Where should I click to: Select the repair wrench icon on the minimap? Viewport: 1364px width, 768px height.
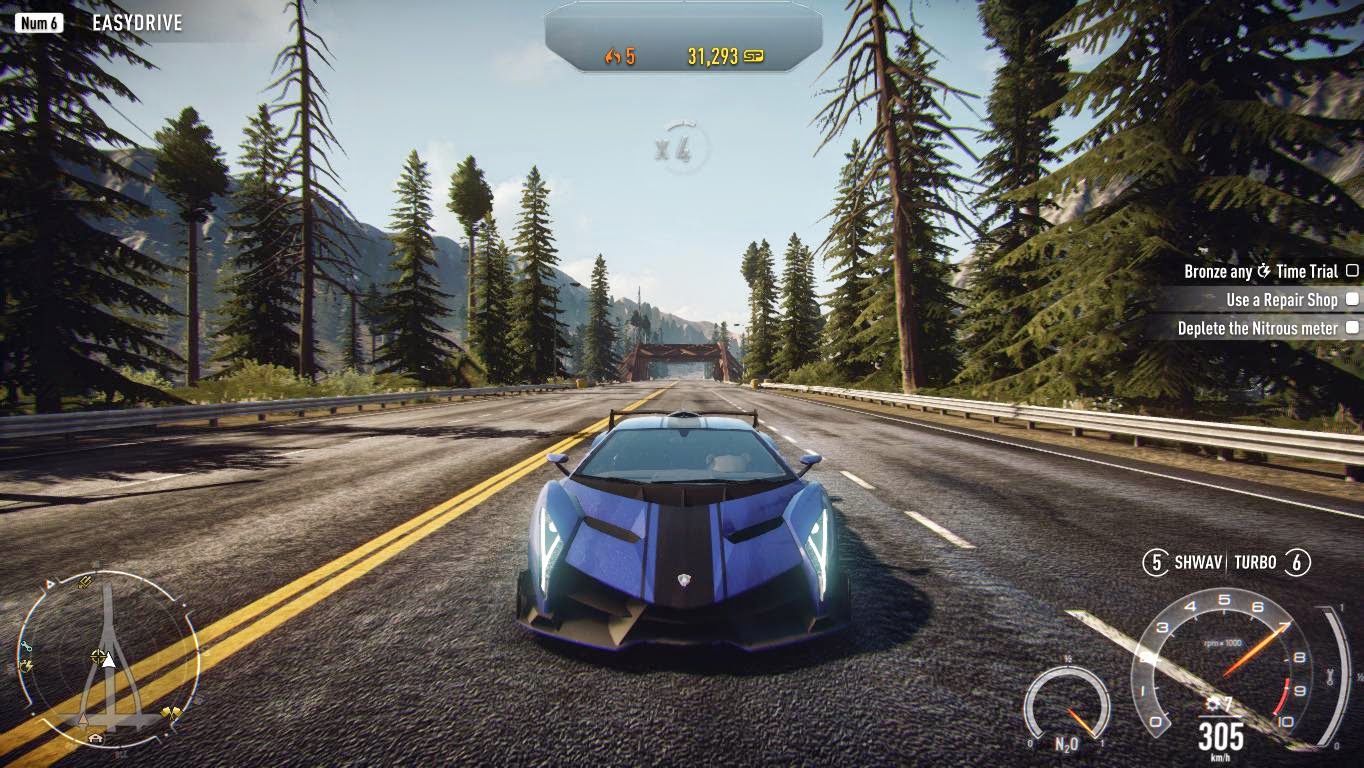[x=26, y=647]
